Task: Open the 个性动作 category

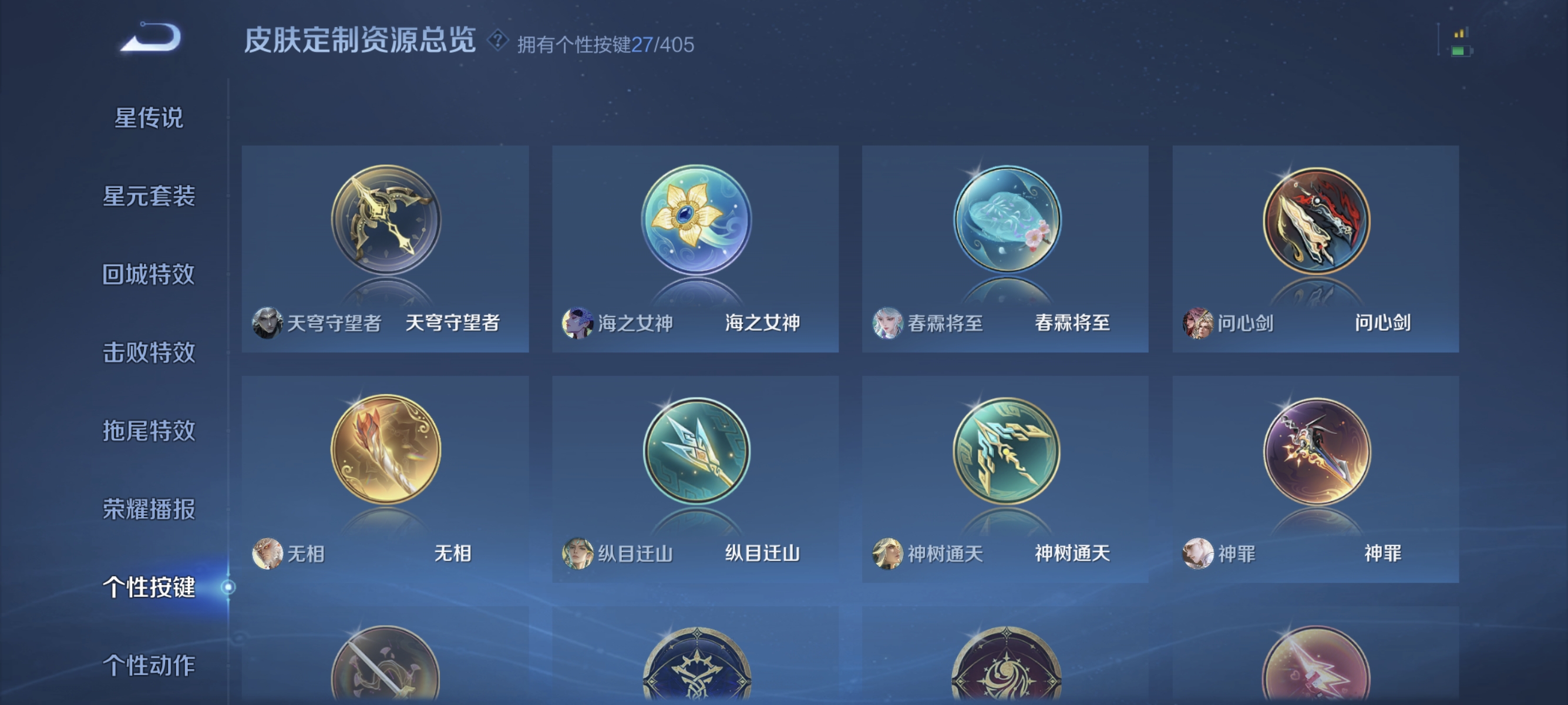Action: click(x=148, y=666)
